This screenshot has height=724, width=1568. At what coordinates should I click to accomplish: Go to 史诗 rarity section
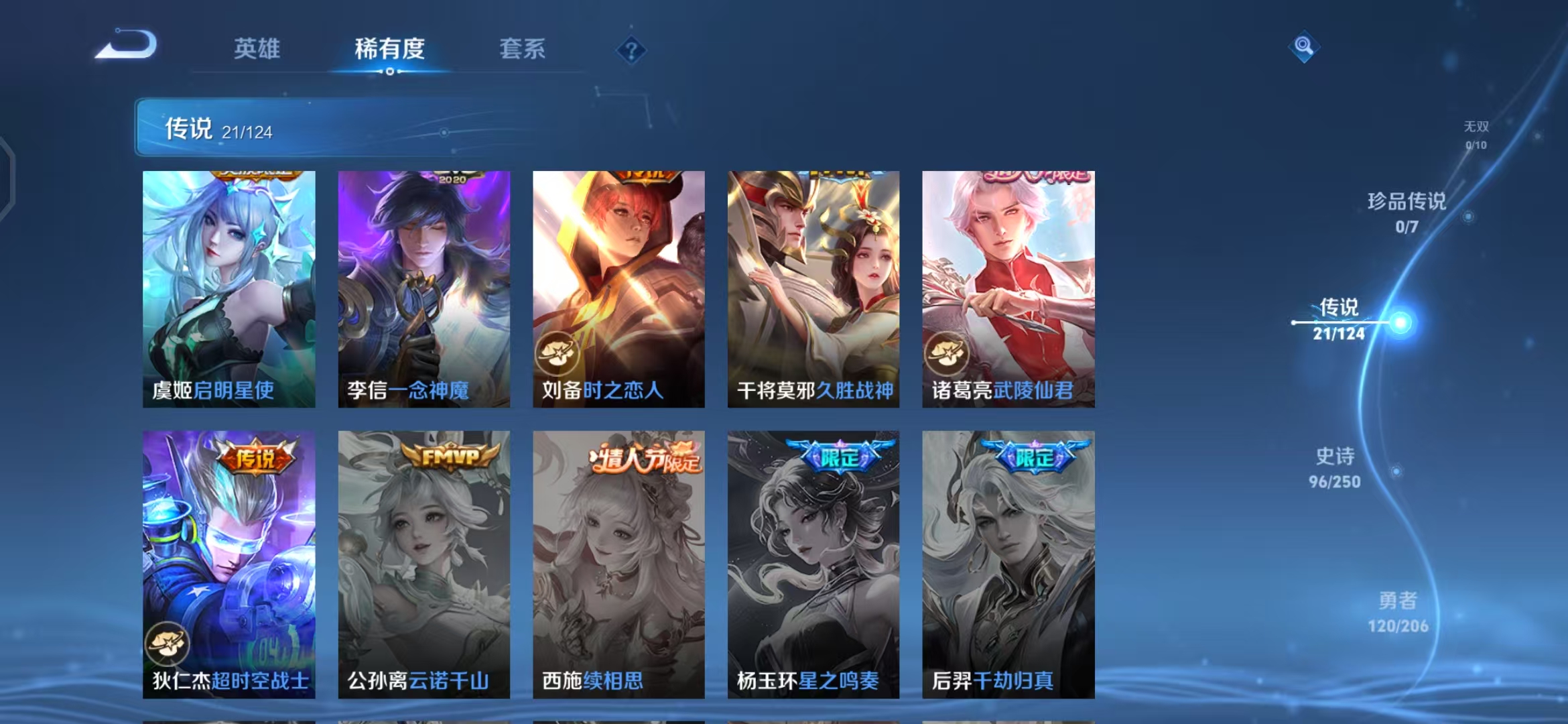1335,468
